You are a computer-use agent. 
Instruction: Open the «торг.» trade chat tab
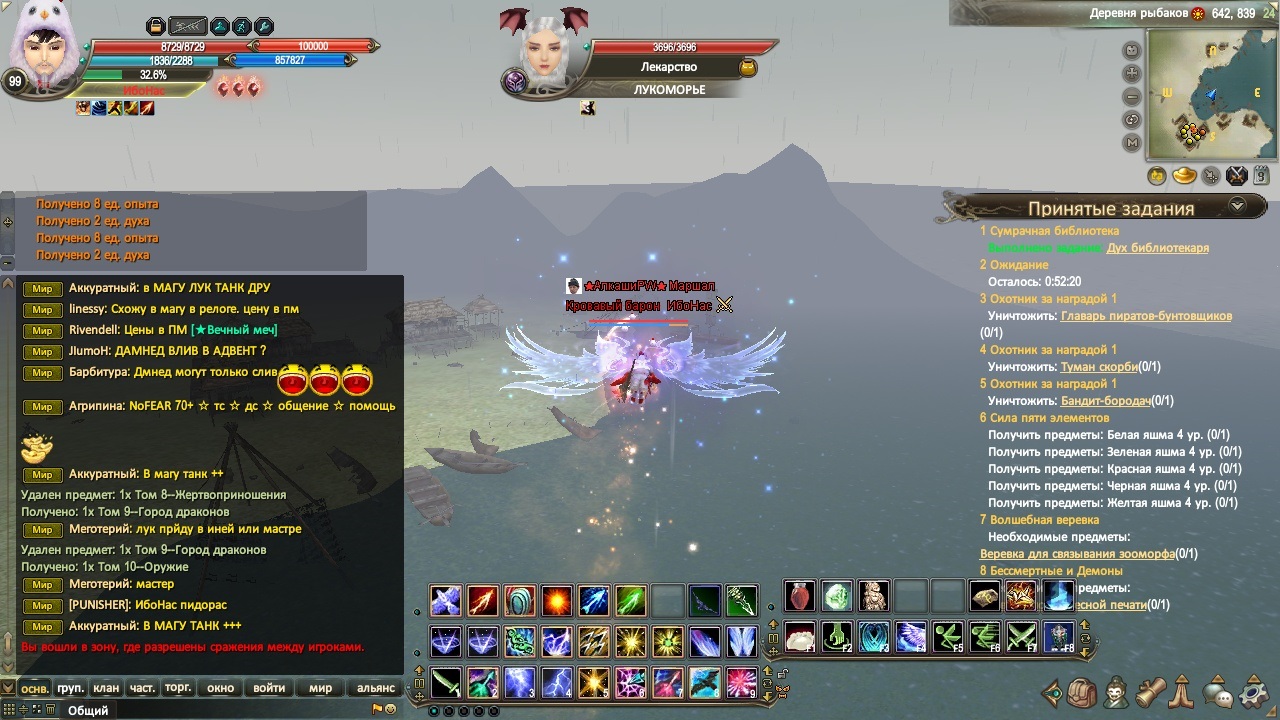[x=178, y=688]
